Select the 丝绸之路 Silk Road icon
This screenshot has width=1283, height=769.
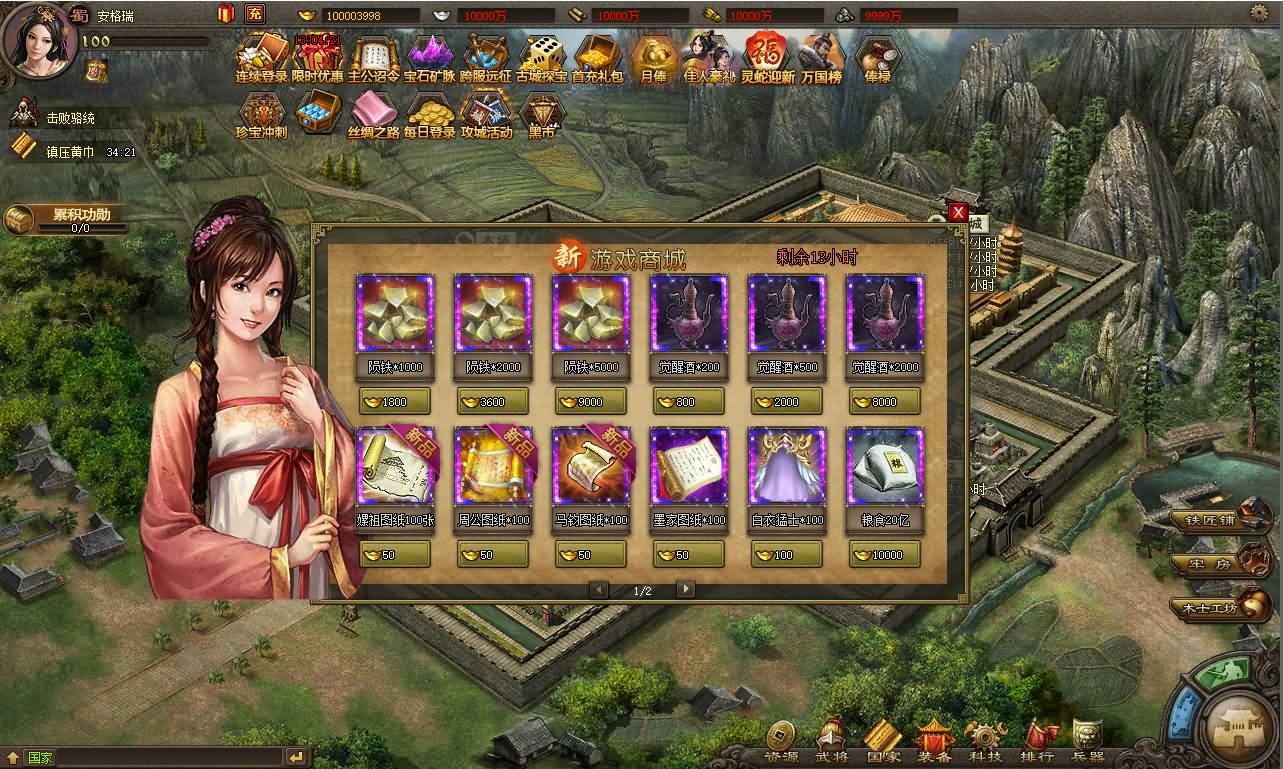(375, 113)
